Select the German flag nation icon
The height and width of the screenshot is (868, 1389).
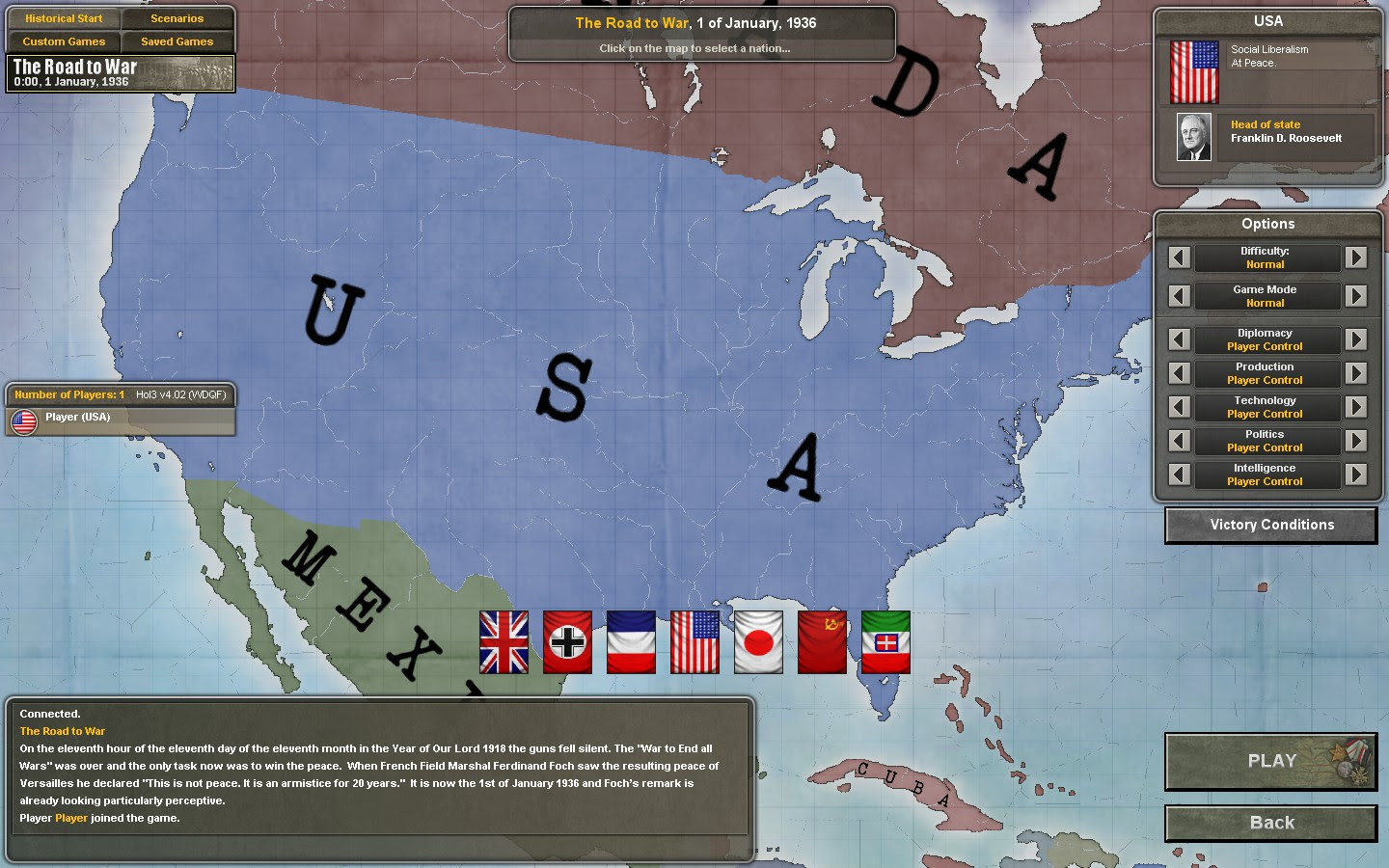[566, 642]
